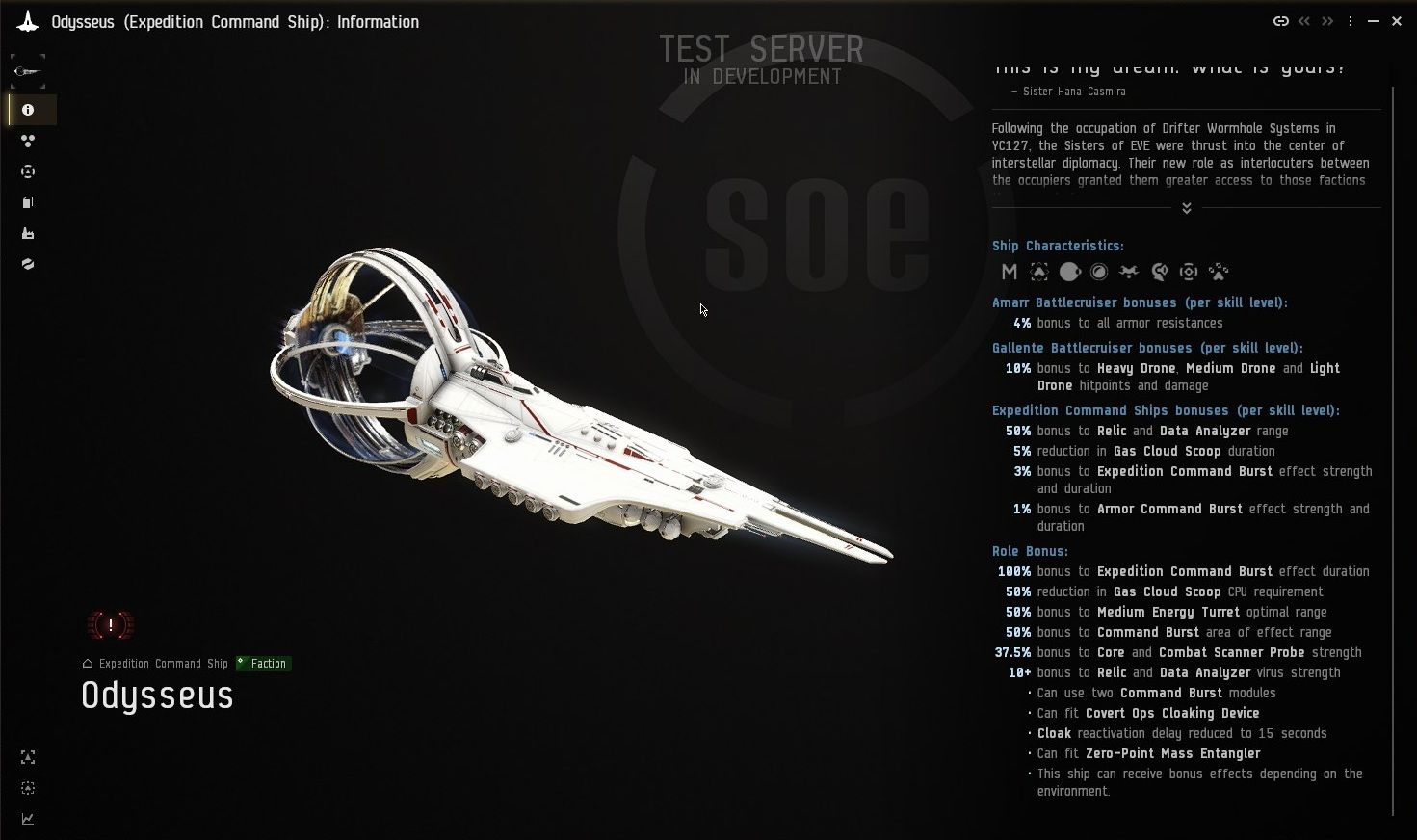Toggle the stats graph icon bottom left

(27, 819)
